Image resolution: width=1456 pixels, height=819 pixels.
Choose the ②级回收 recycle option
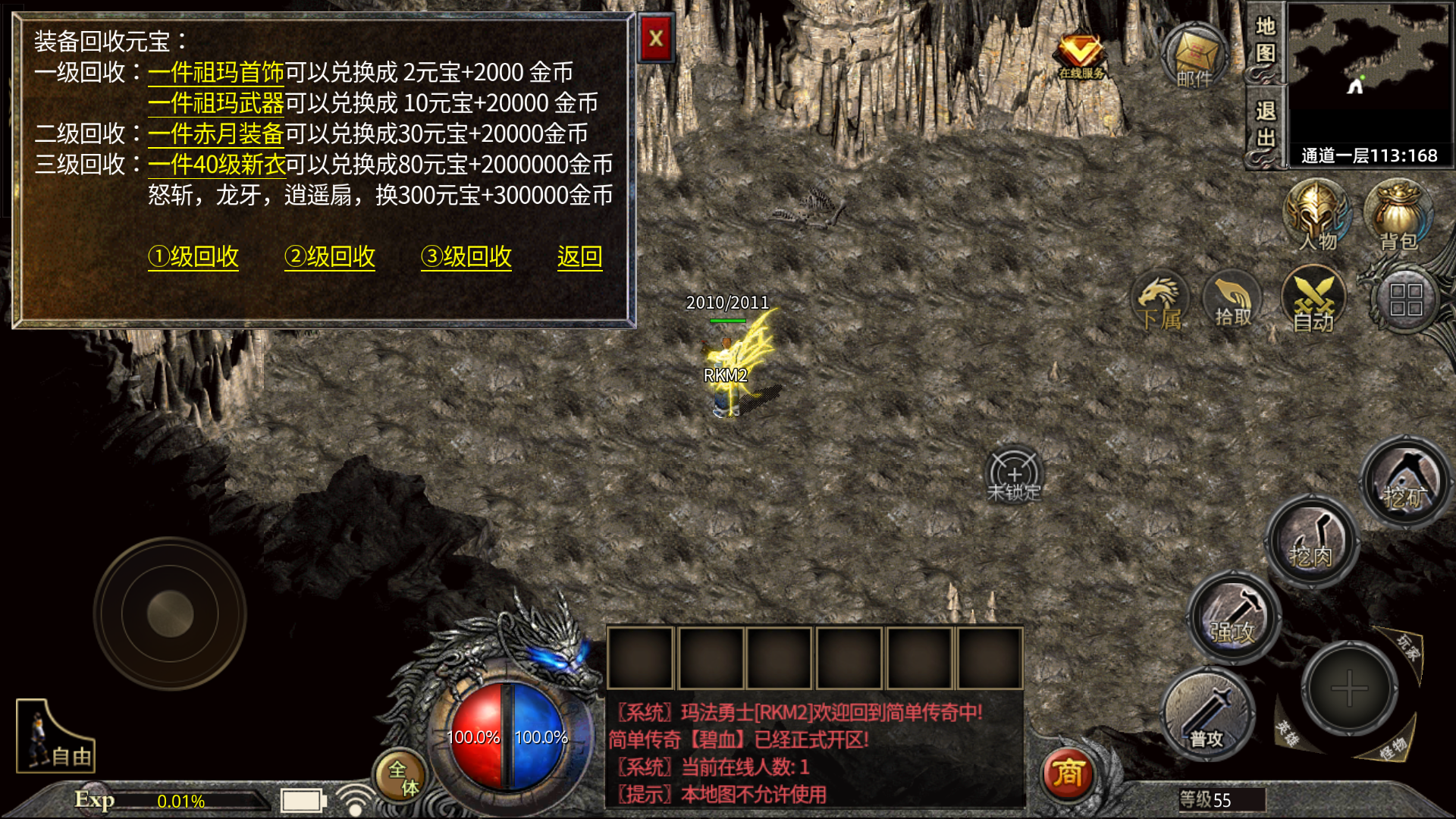click(330, 257)
